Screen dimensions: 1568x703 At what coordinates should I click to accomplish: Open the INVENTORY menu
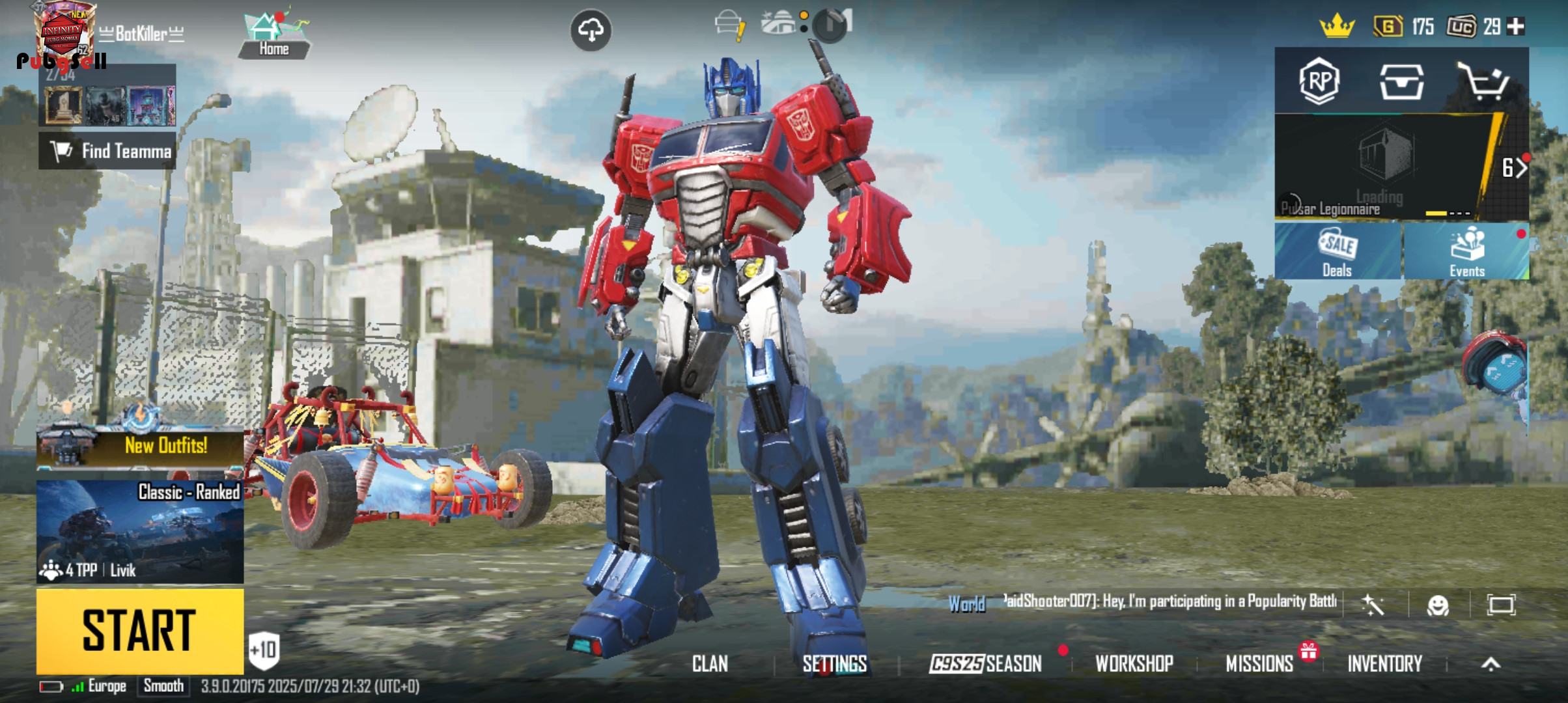coord(1384,664)
